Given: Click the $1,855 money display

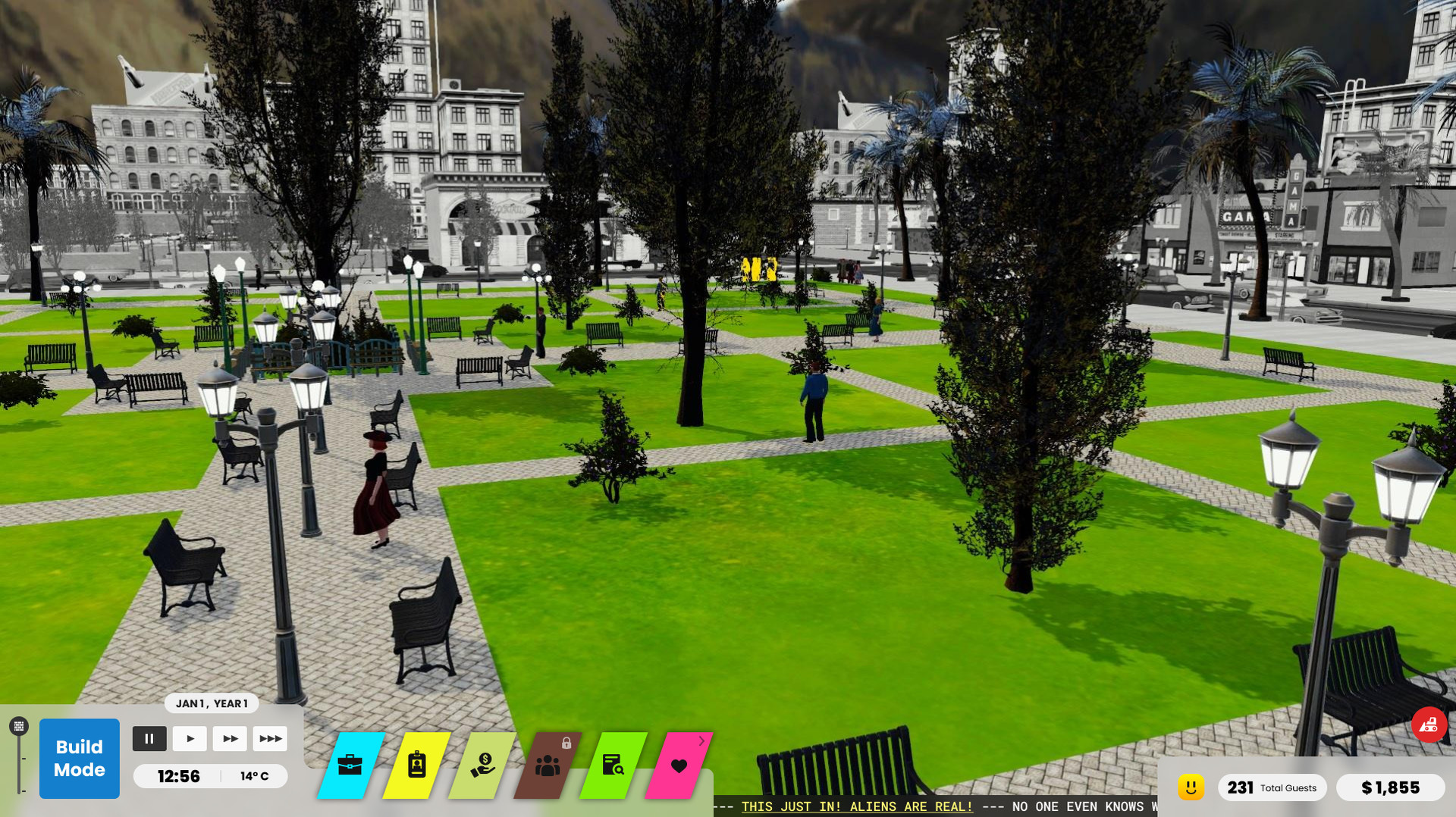Looking at the screenshot, I should click(x=1392, y=787).
